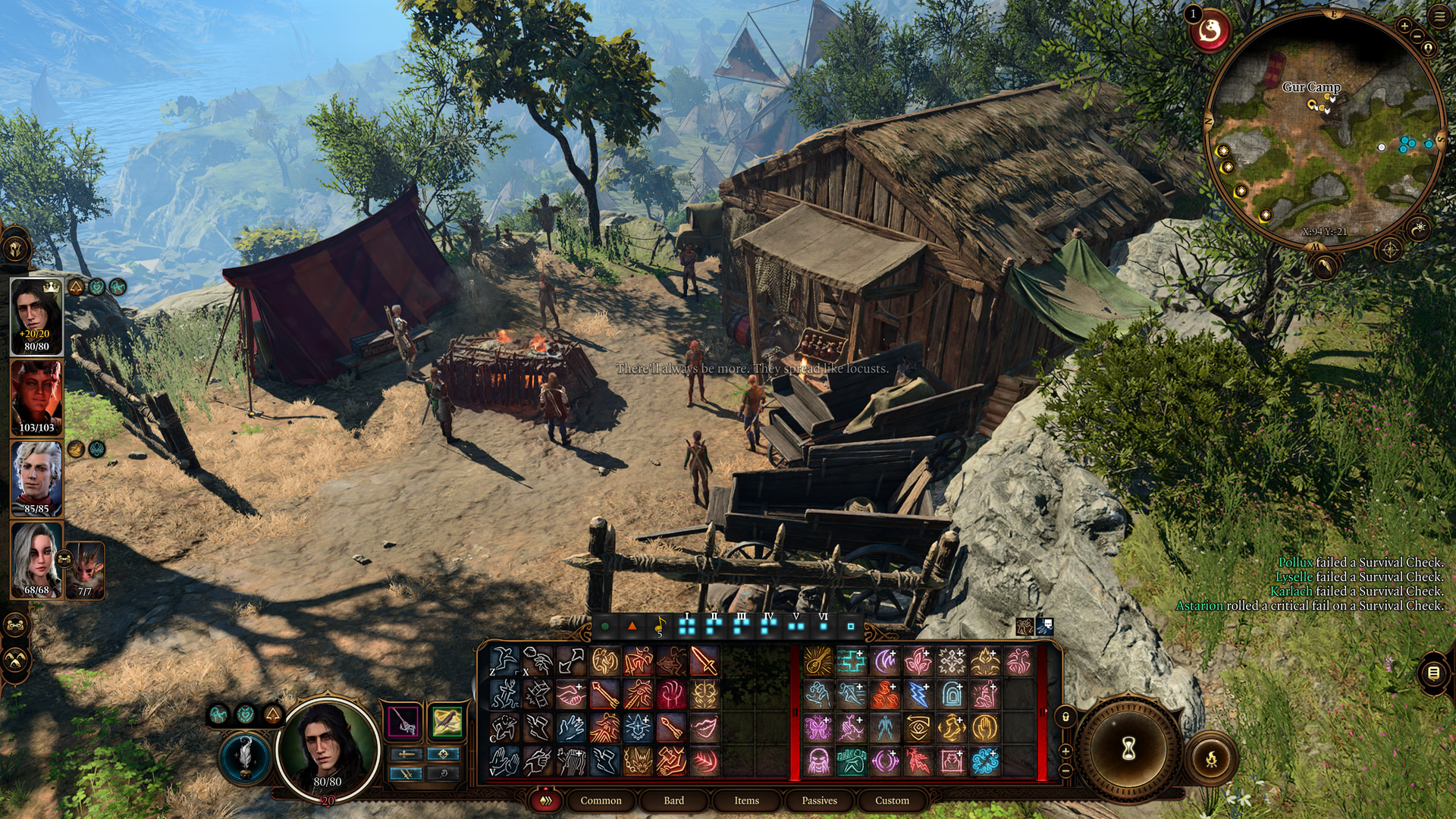
Task: Show the Items hotbar tab
Action: coord(746,800)
